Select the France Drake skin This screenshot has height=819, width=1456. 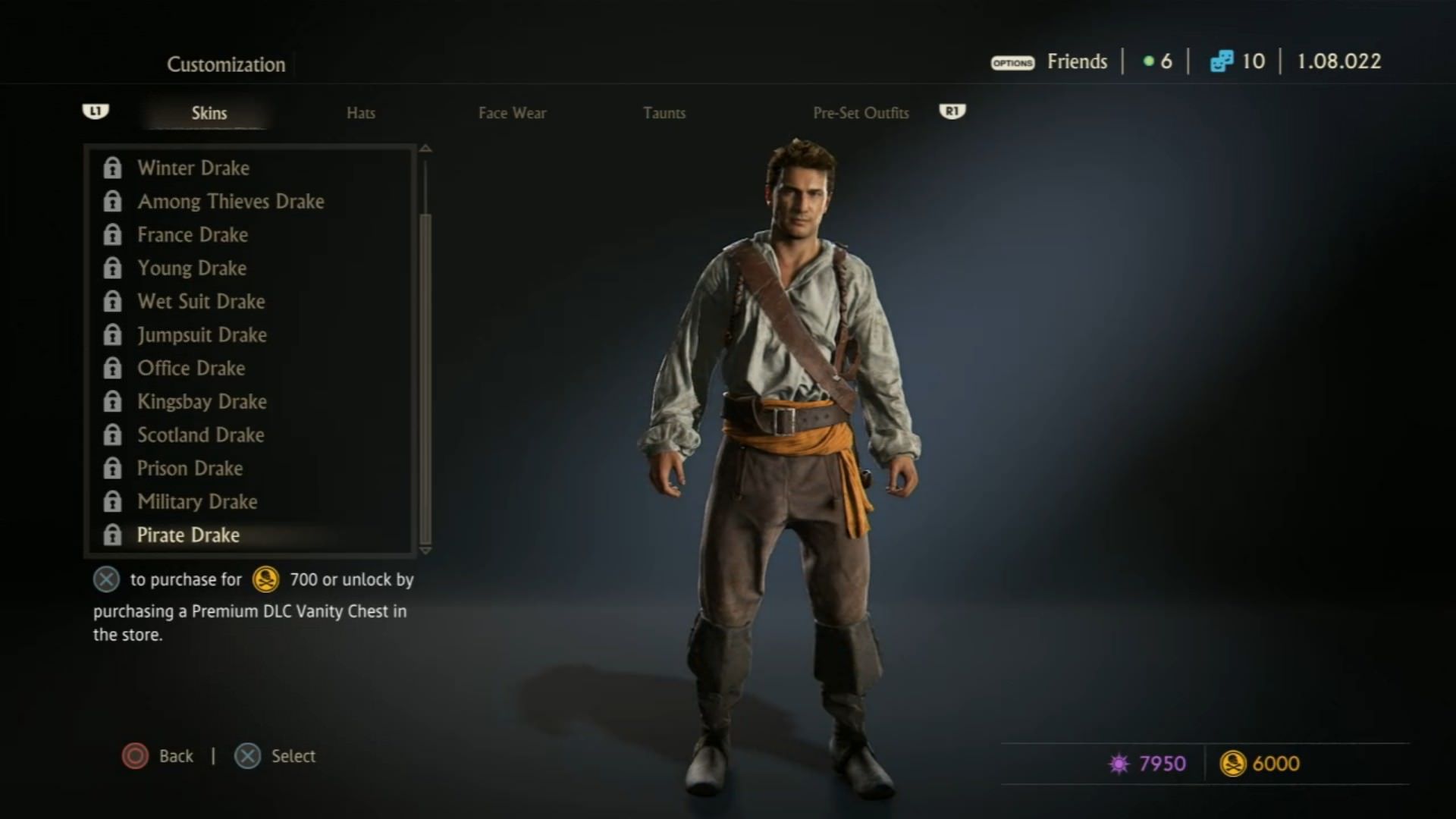coord(193,234)
